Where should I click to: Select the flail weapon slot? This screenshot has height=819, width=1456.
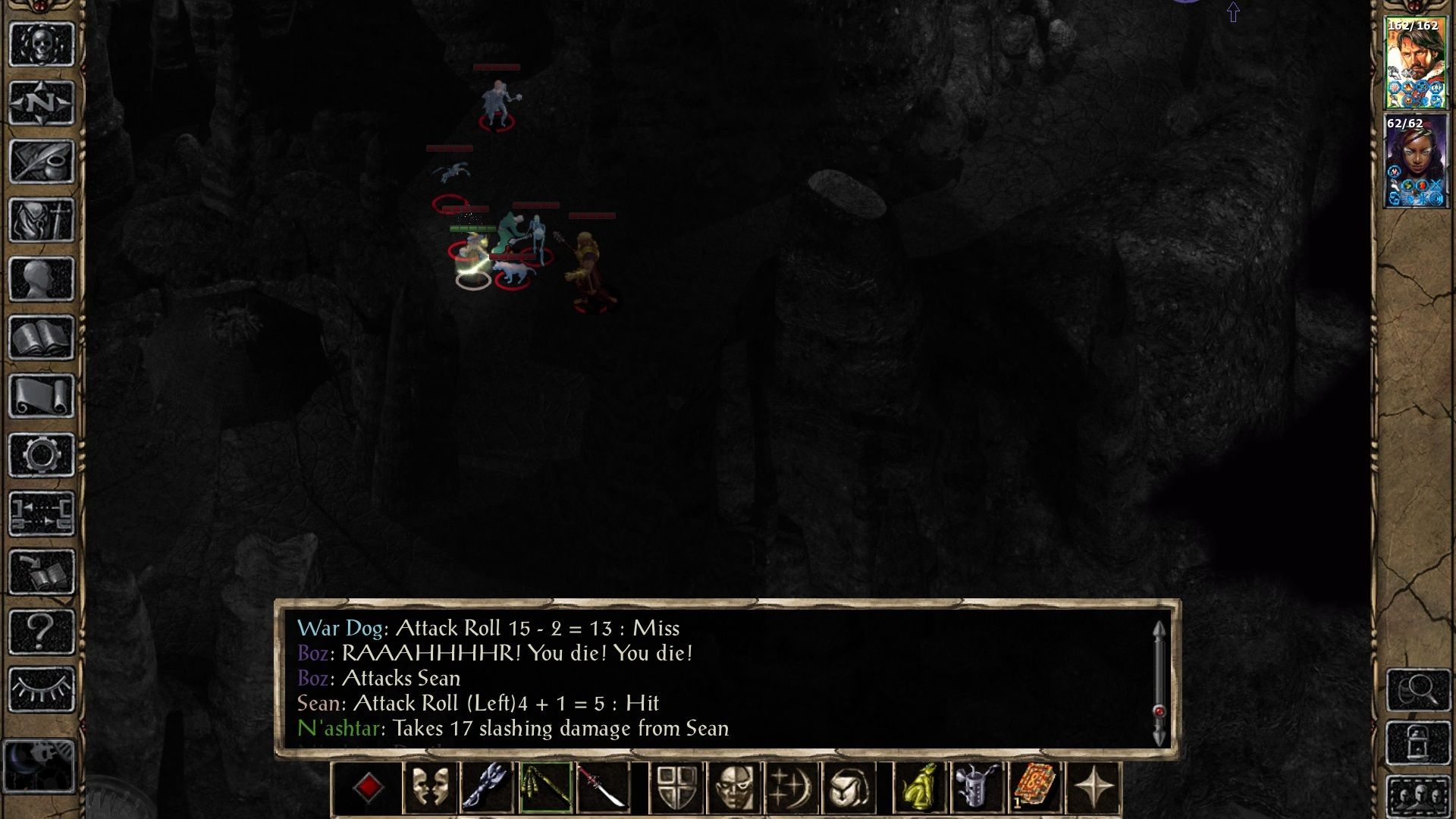pos(545,788)
